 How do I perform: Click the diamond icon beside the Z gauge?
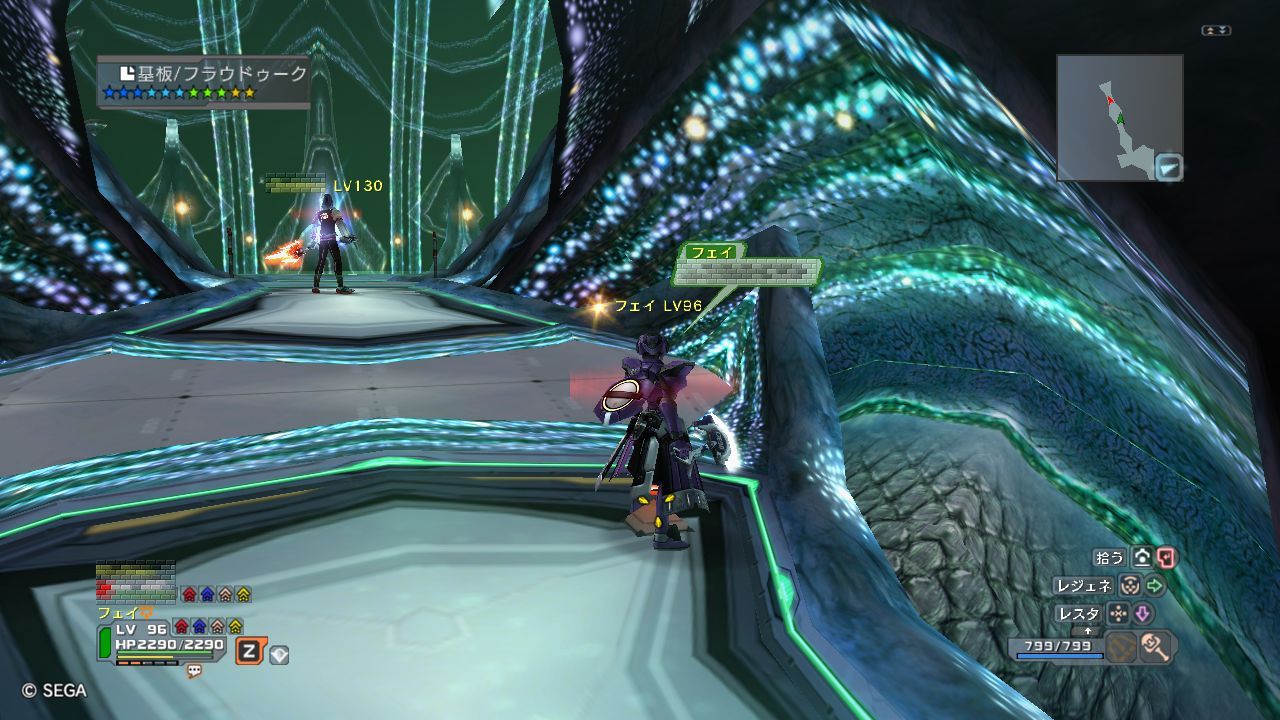pyautogui.click(x=280, y=655)
